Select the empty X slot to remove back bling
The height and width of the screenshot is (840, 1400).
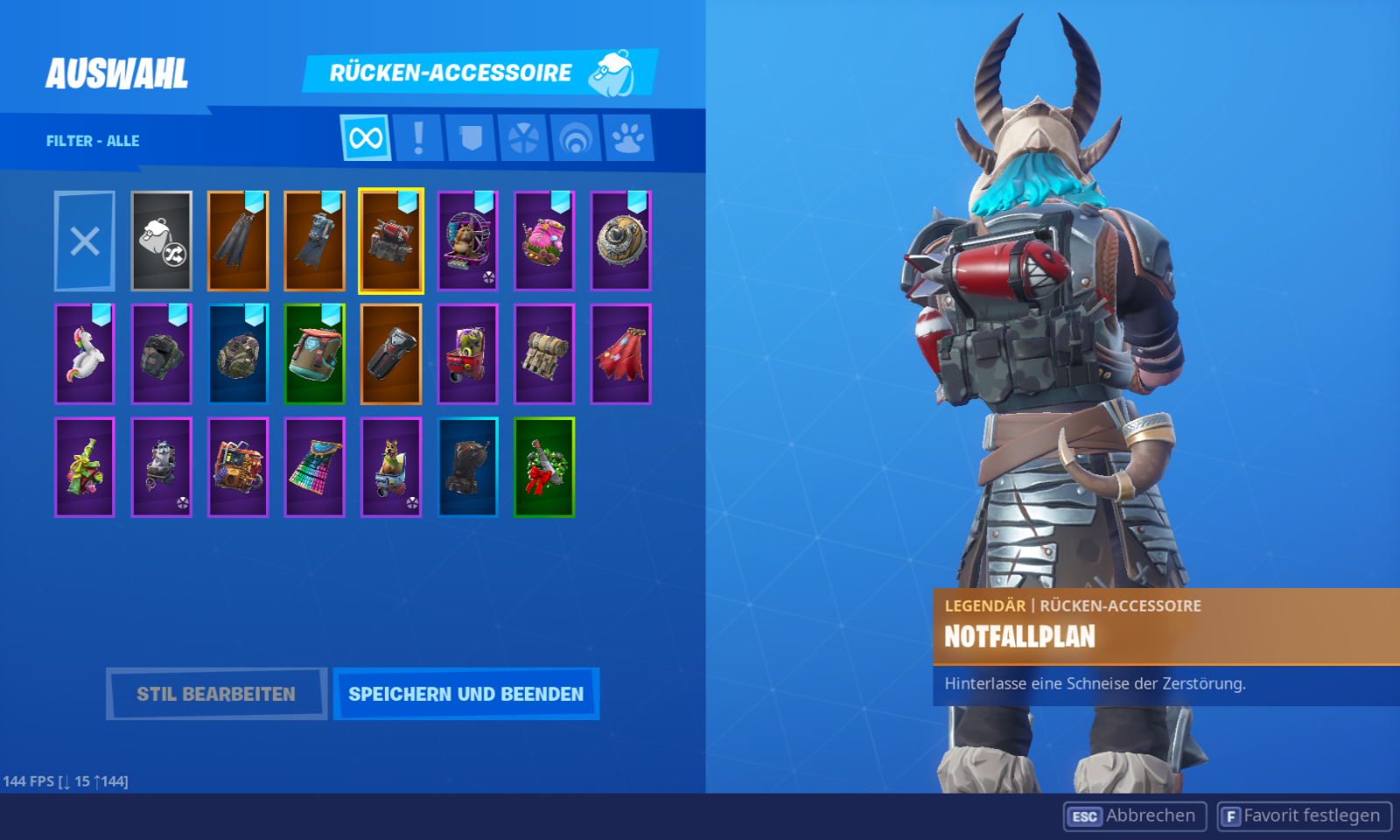(84, 241)
